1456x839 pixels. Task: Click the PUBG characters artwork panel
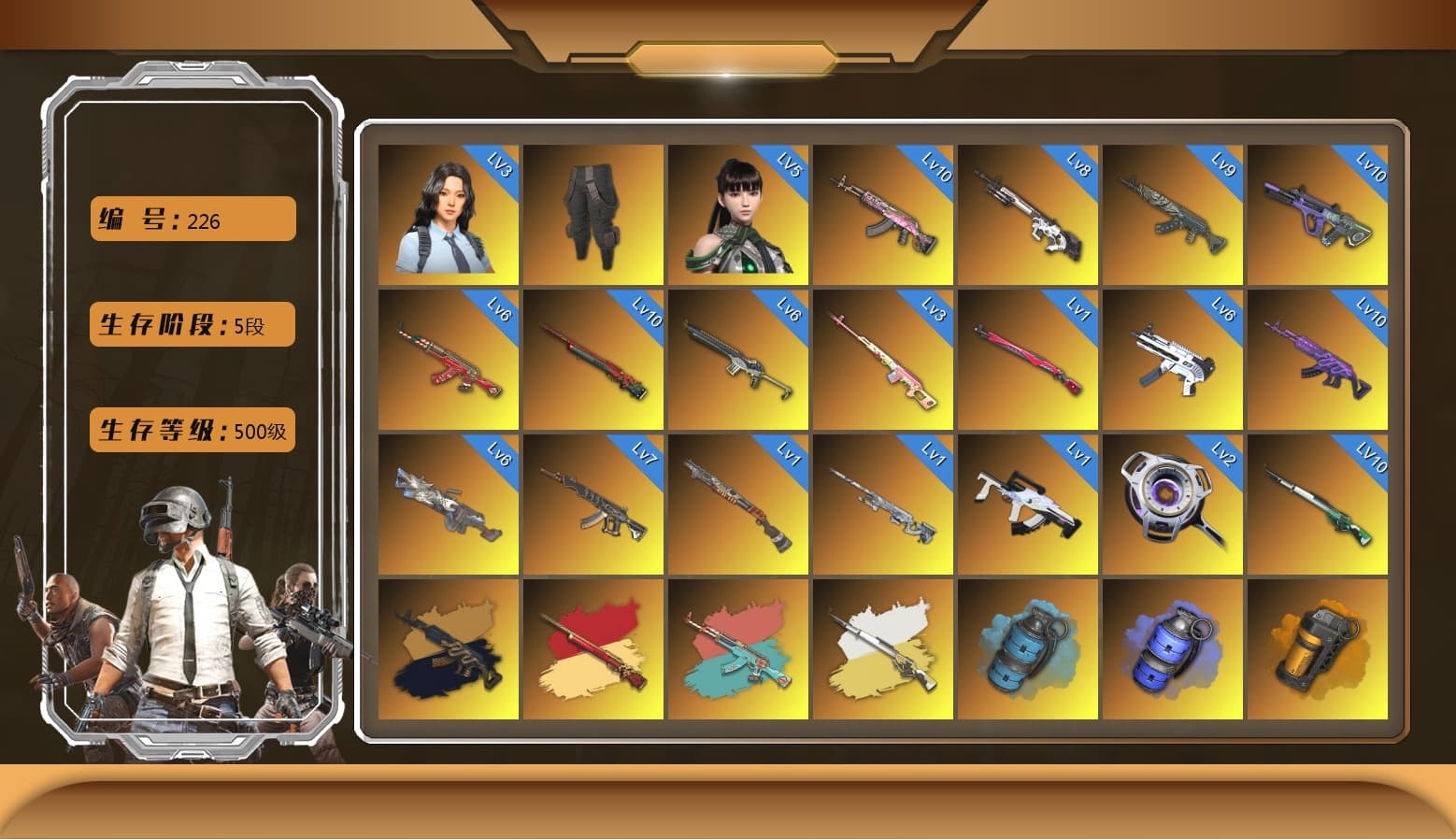point(187,607)
